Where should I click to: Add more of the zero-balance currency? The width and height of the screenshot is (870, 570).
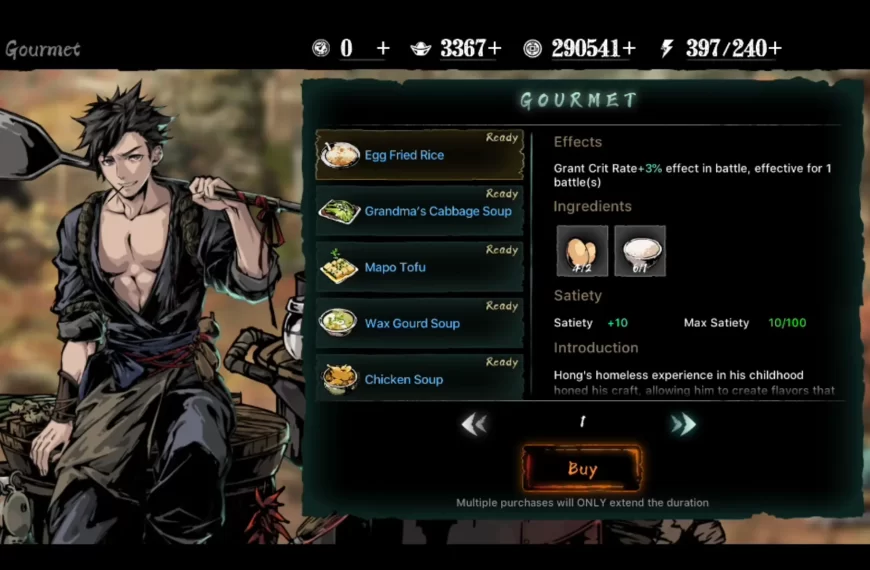coord(383,48)
